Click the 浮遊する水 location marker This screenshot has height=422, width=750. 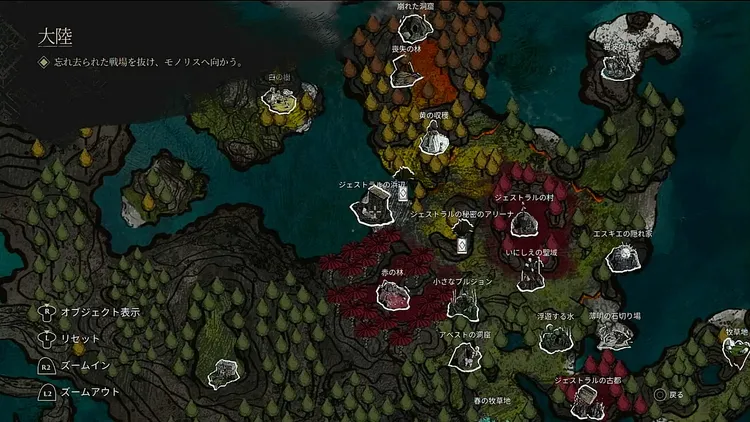pyautogui.click(x=554, y=338)
